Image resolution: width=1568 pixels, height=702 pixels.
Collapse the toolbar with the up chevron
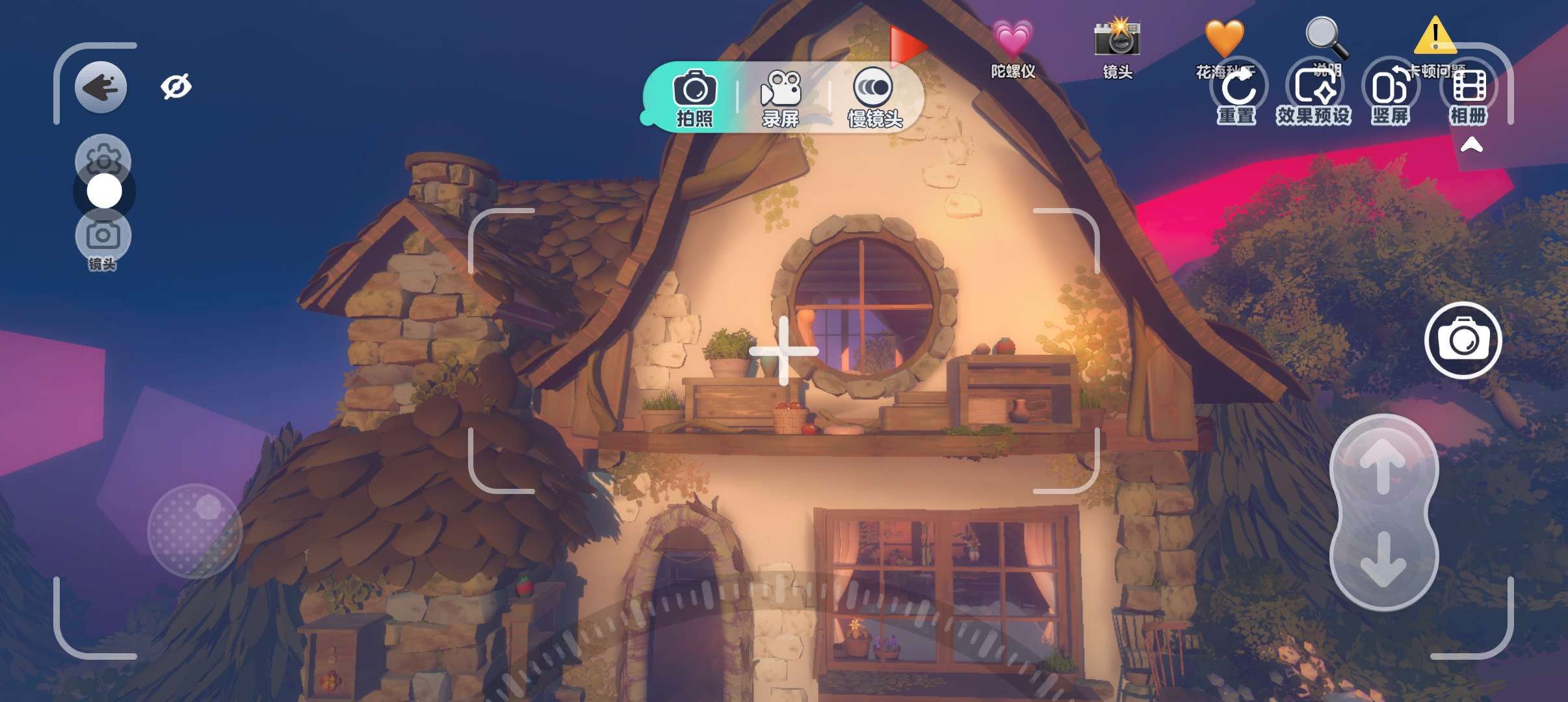tap(1472, 144)
